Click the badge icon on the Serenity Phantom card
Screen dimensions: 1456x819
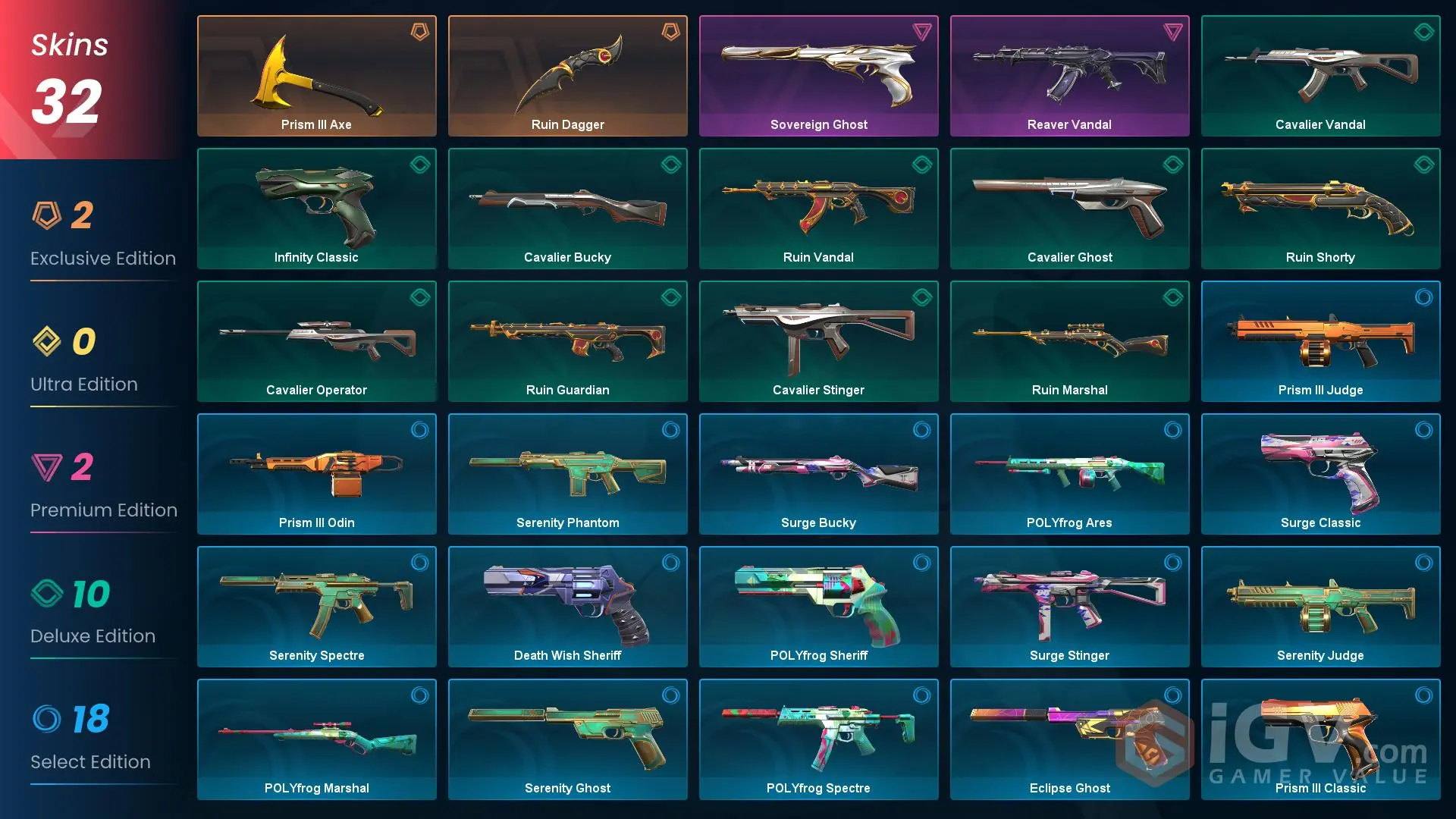pyautogui.click(x=671, y=430)
